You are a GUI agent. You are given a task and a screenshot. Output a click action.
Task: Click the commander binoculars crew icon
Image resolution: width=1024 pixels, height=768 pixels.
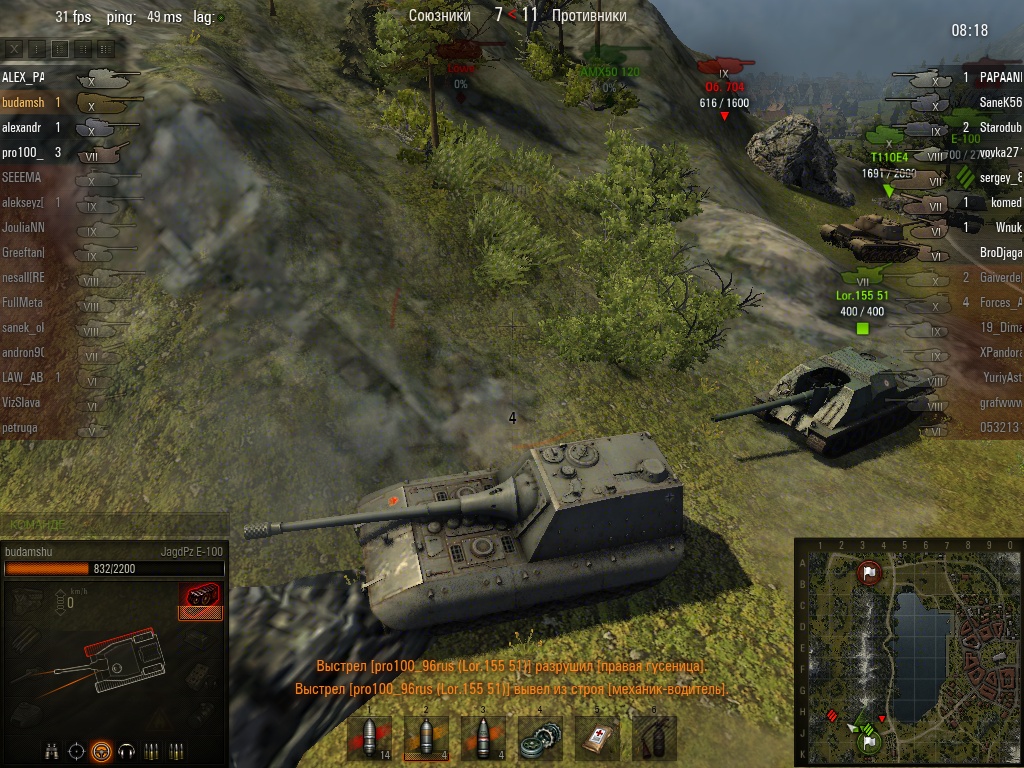50,750
